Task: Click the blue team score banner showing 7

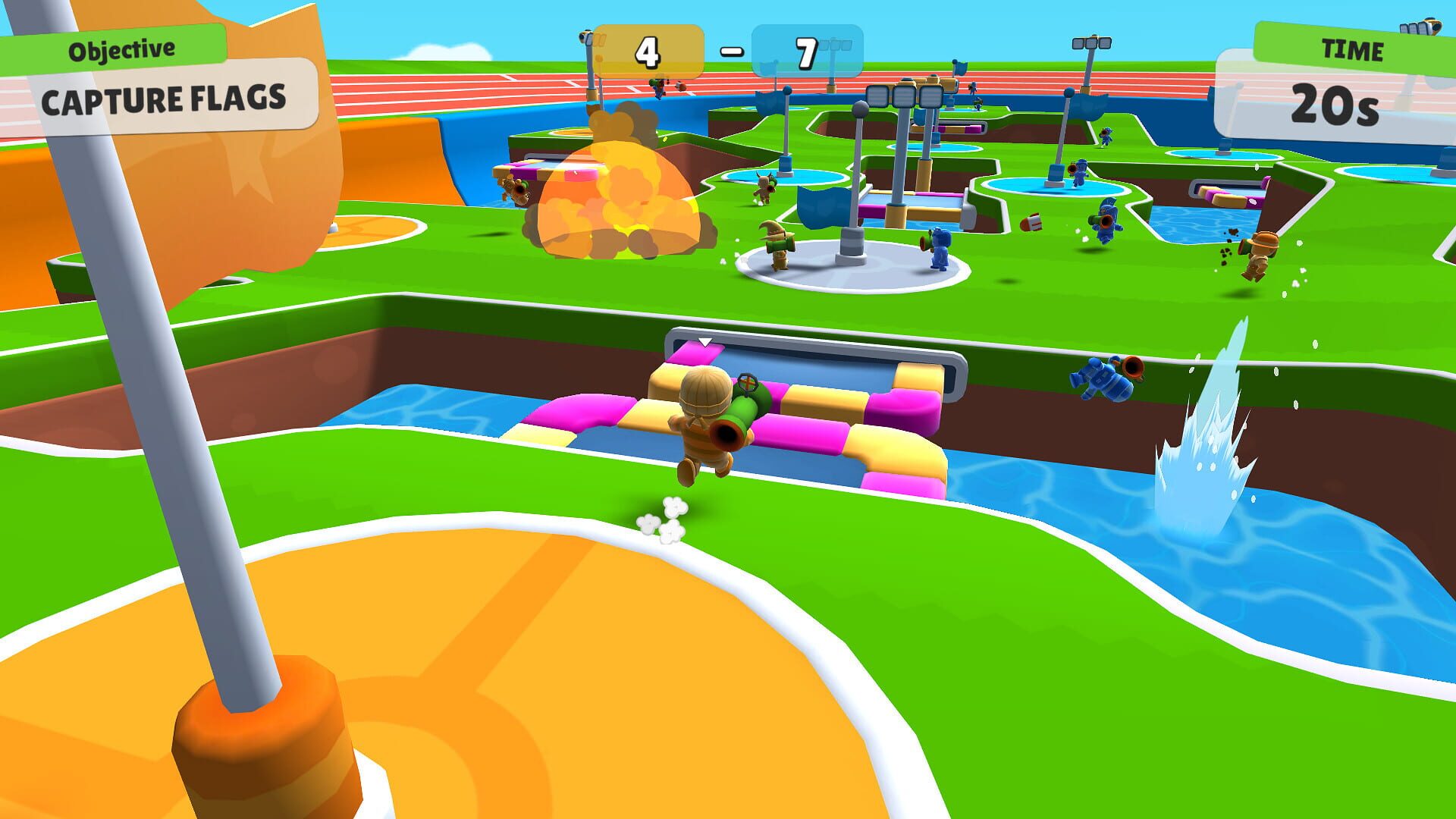Action: [x=806, y=52]
